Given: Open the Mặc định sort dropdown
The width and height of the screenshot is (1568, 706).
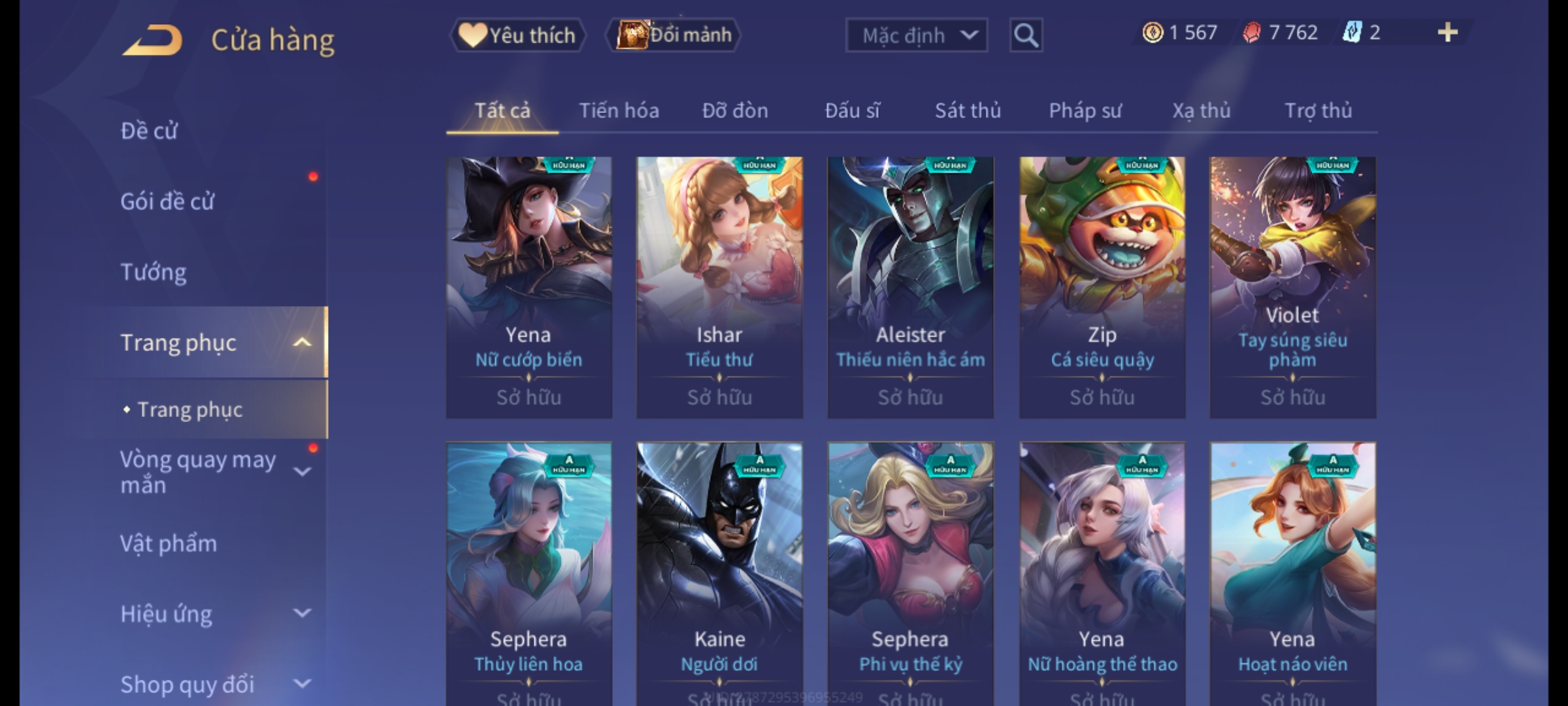Looking at the screenshot, I should pos(915,35).
